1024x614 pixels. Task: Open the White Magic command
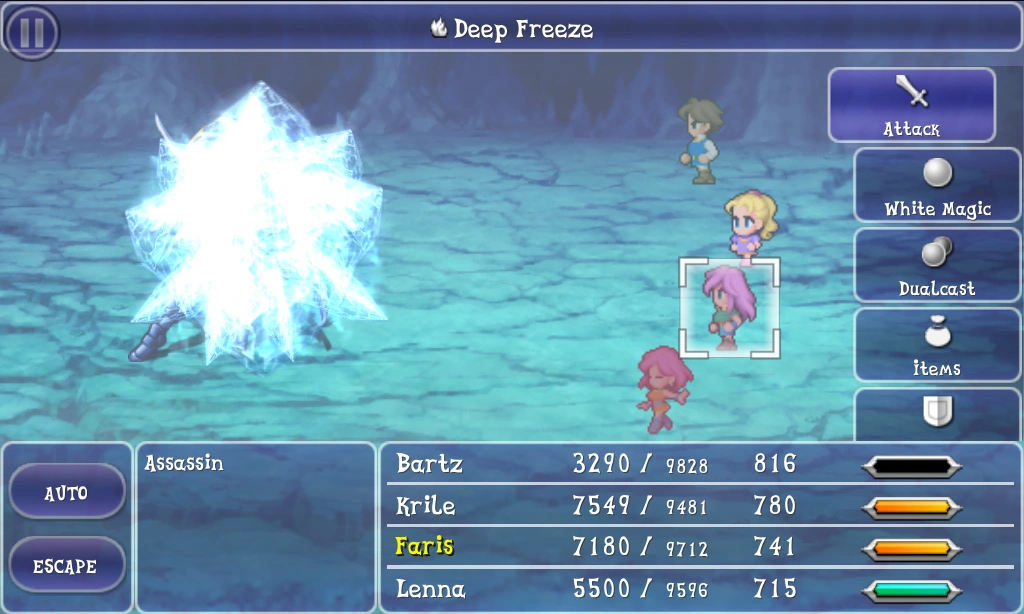(937, 185)
